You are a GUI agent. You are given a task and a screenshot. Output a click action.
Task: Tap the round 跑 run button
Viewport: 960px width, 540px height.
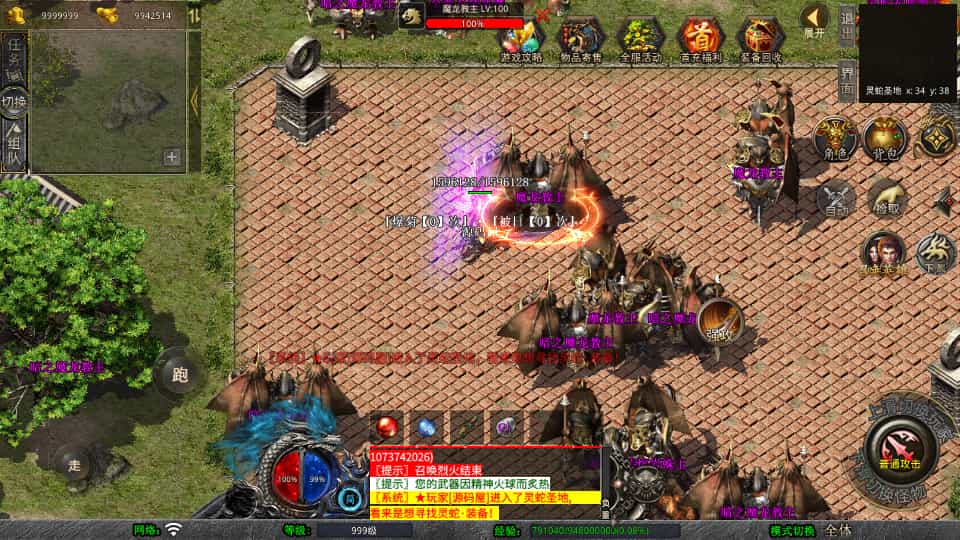180,374
